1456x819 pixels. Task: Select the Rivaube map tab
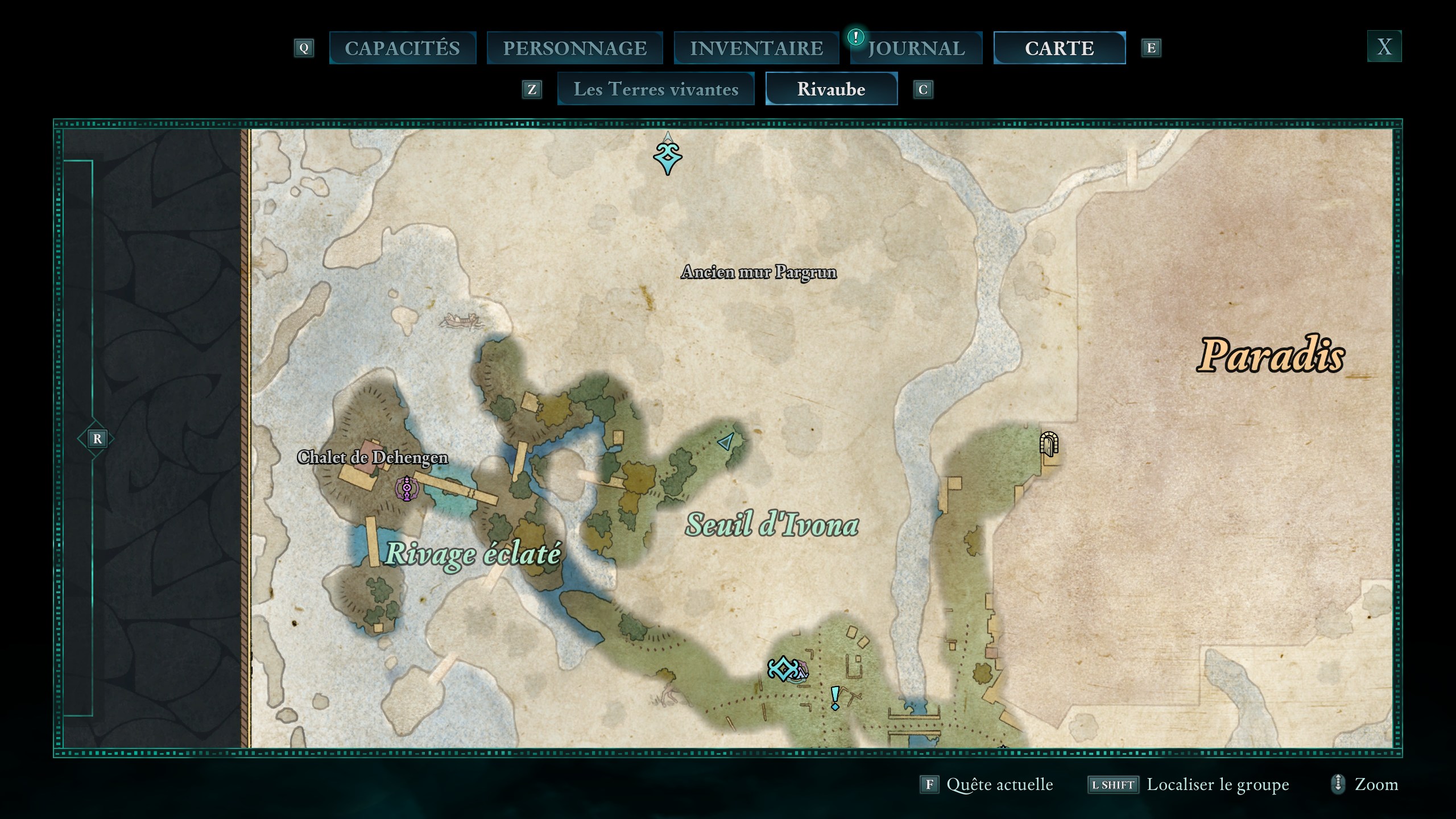point(831,89)
